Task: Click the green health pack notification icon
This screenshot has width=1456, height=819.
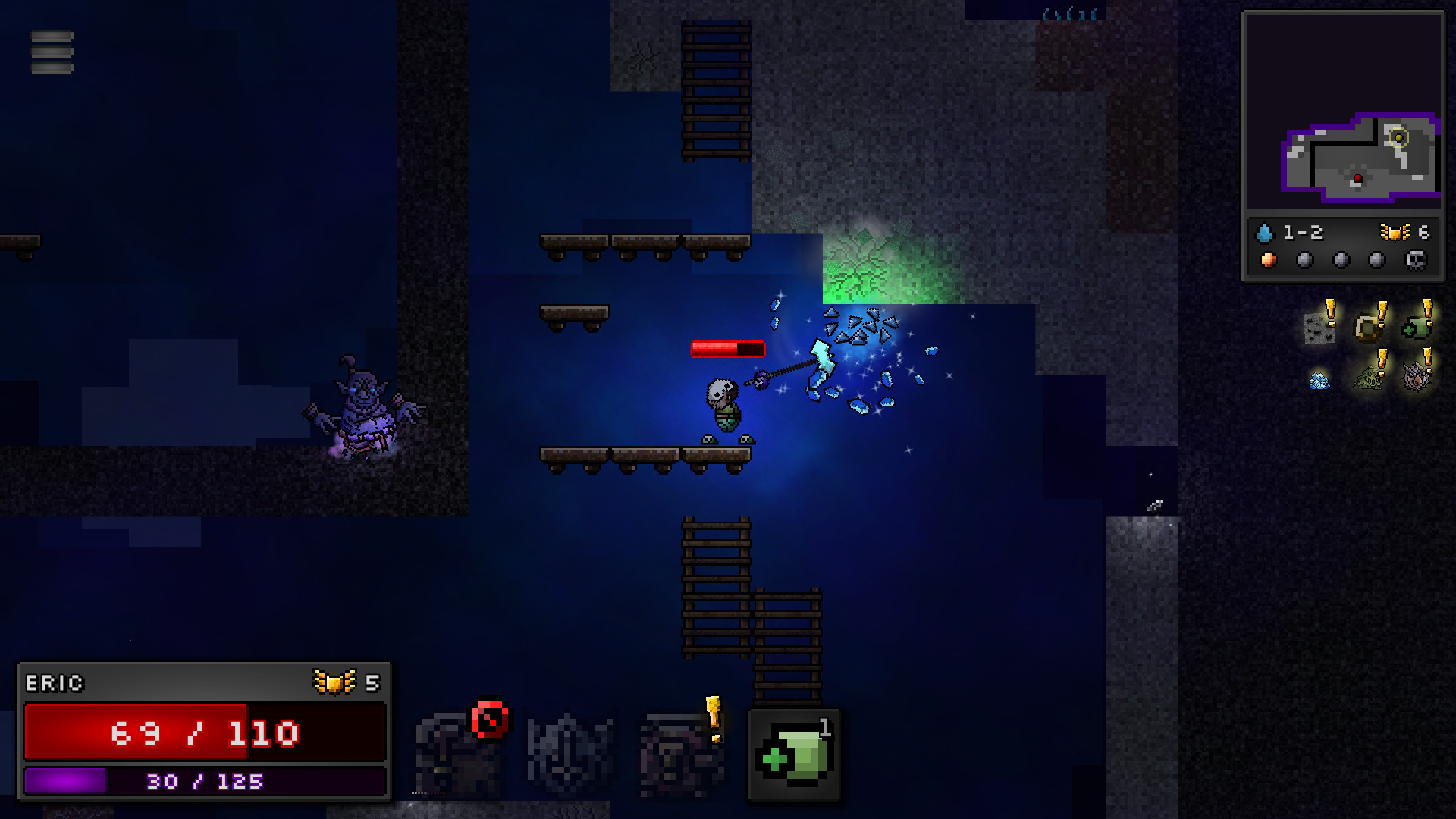Action: (x=1416, y=328)
